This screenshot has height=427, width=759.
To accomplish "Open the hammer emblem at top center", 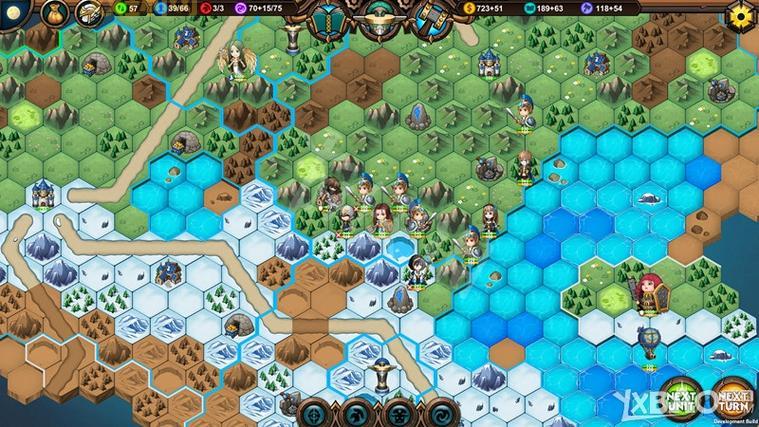I will click(x=431, y=18).
